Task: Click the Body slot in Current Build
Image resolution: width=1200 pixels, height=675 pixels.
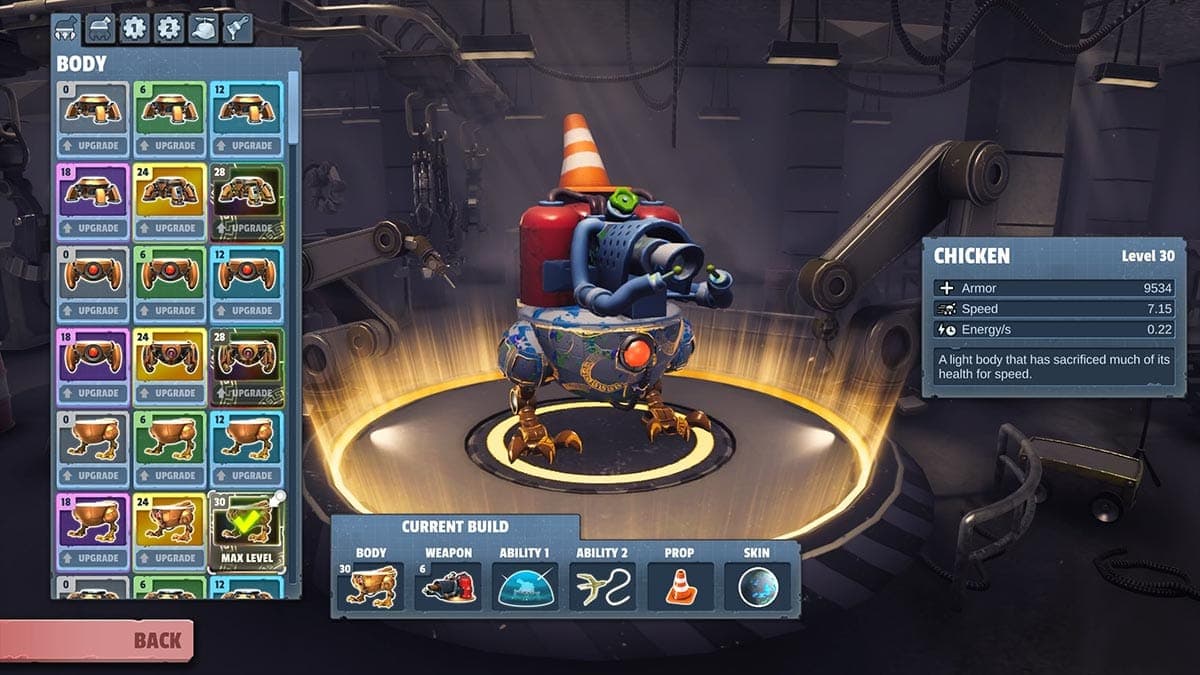Action: point(370,586)
